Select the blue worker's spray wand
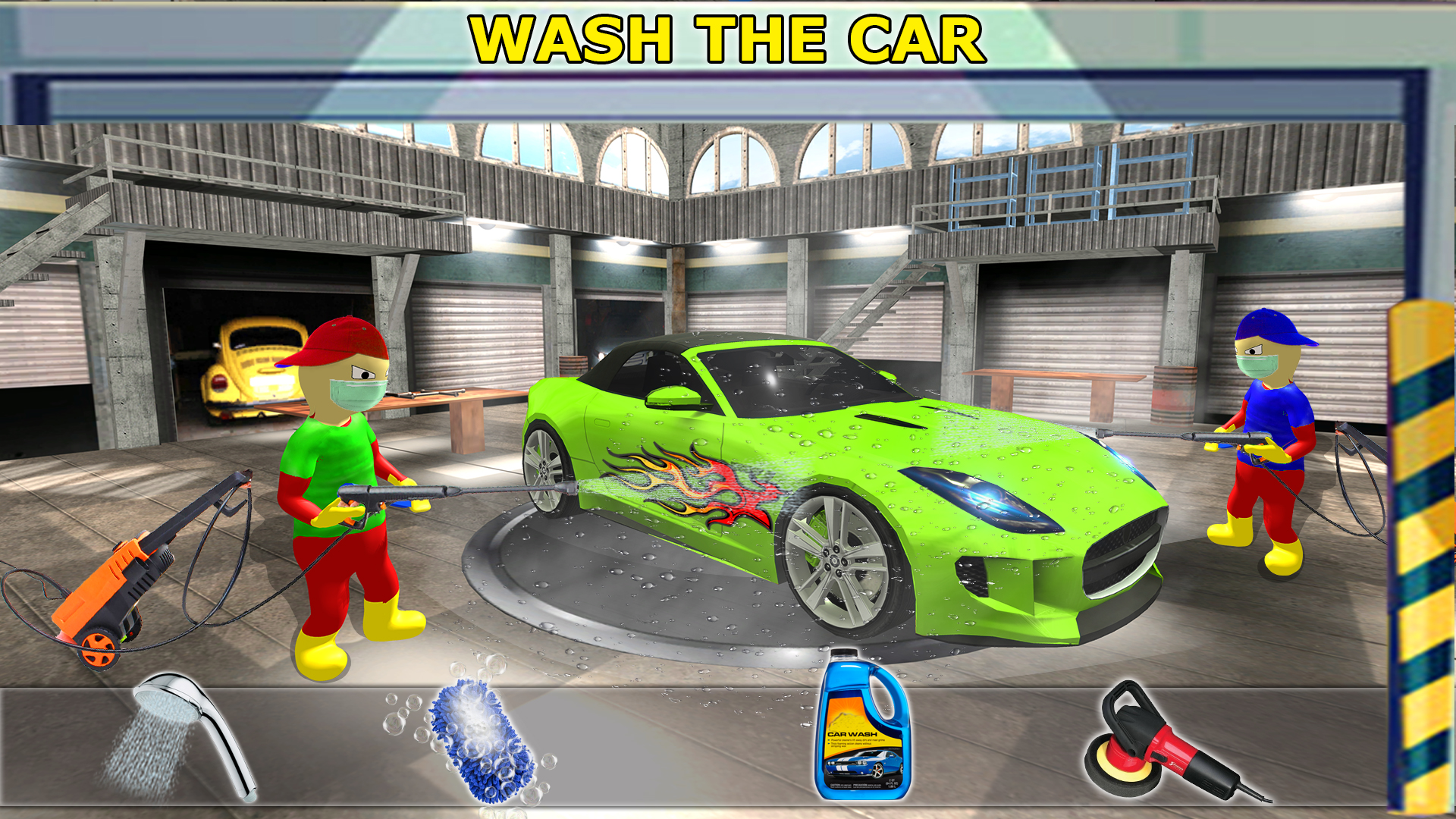This screenshot has height=819, width=1456. pos(1221,436)
